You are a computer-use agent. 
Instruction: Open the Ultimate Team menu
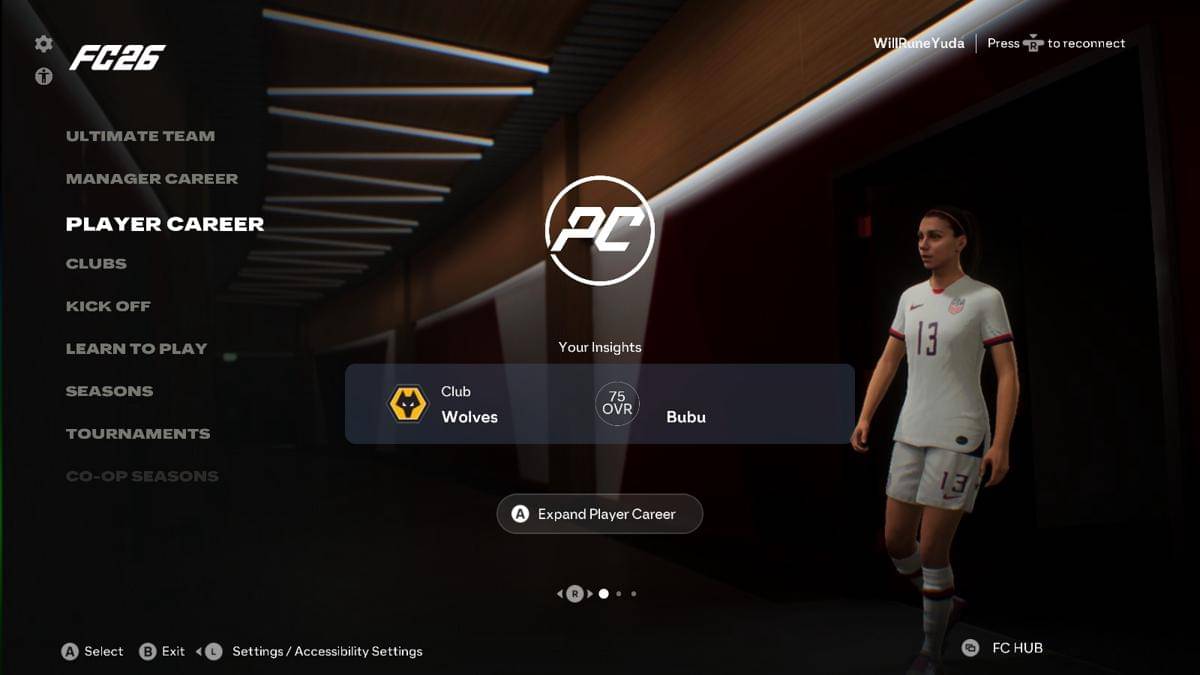140,136
